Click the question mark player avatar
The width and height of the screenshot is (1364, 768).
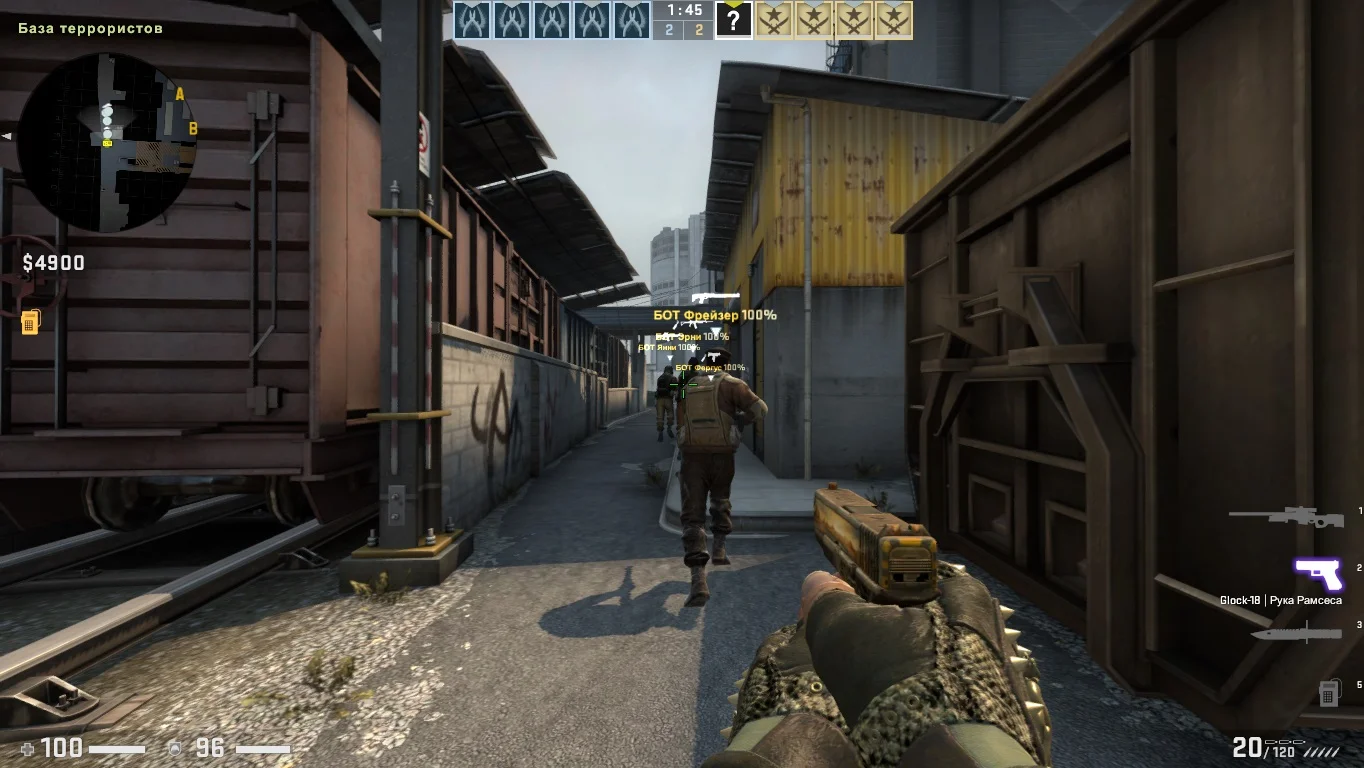733,20
